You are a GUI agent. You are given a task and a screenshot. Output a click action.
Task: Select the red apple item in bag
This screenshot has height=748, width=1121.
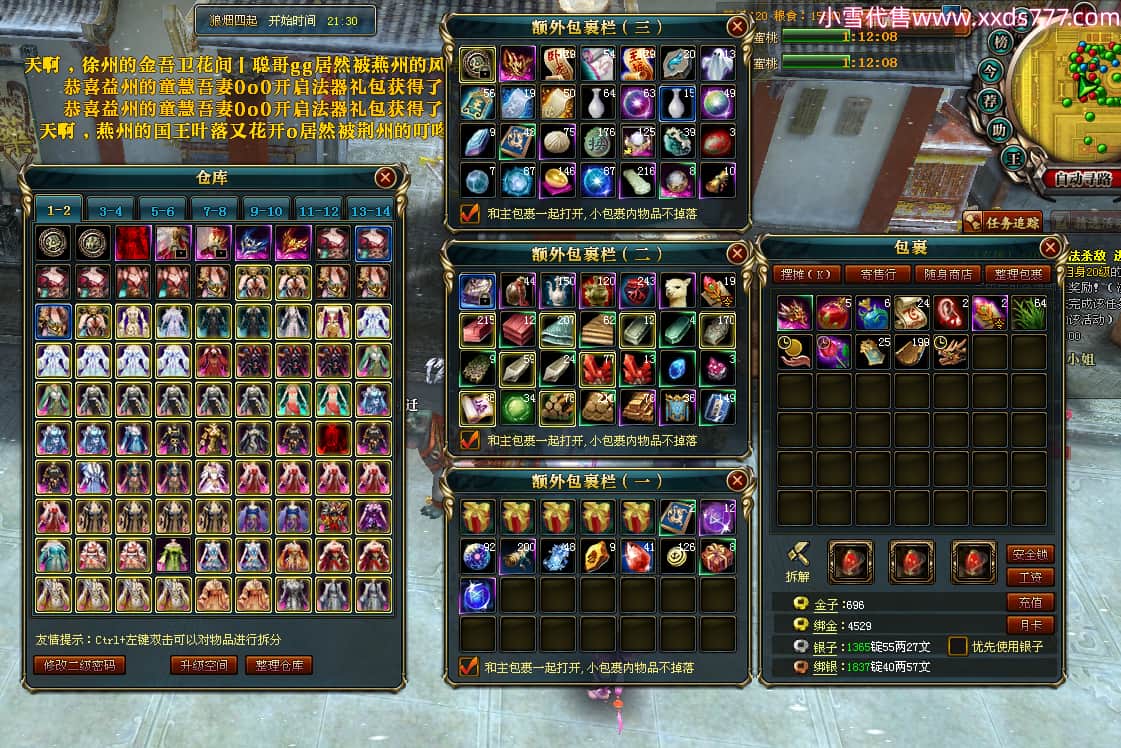point(833,313)
